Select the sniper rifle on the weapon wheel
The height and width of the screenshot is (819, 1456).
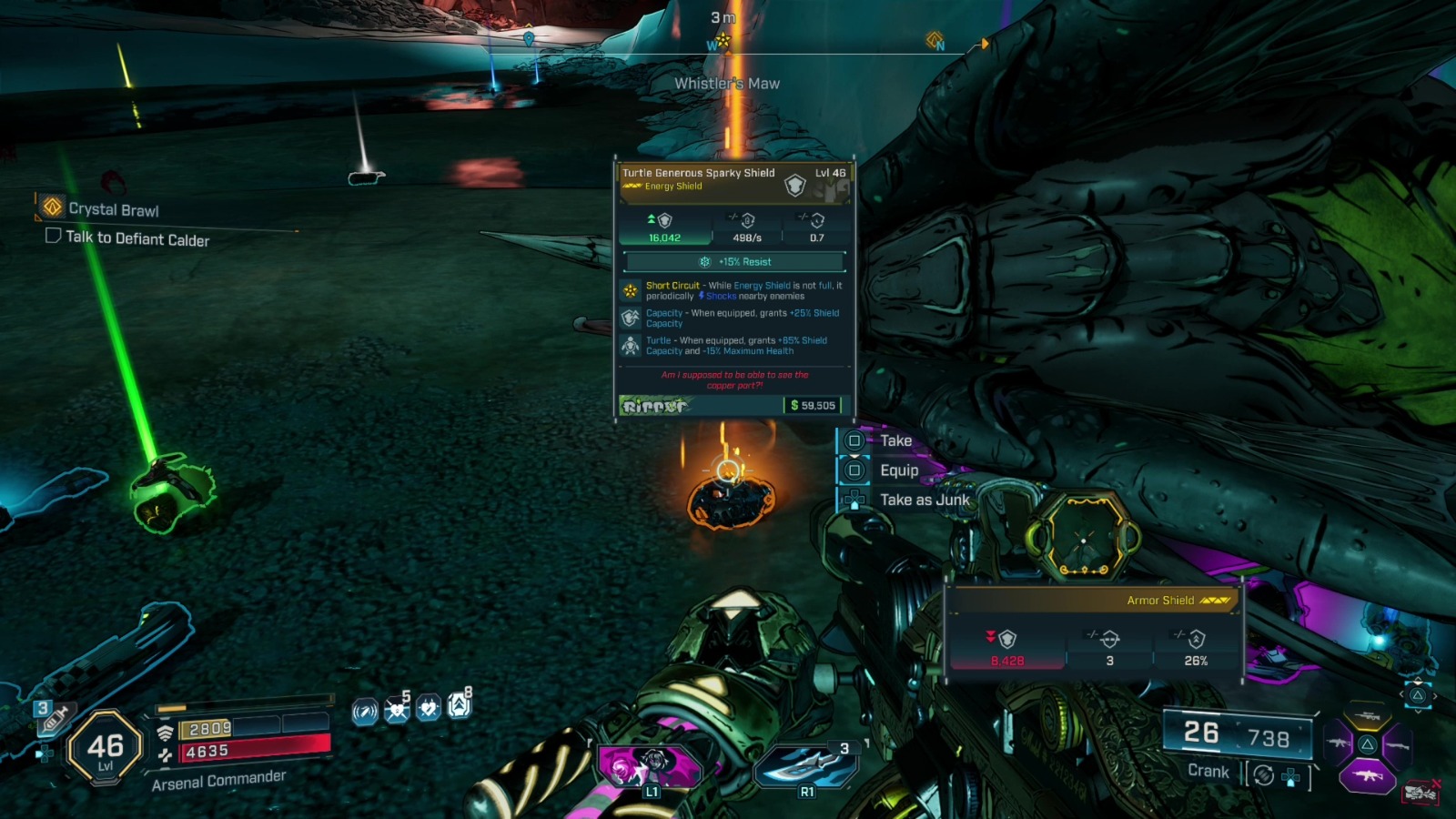[x=1367, y=717]
